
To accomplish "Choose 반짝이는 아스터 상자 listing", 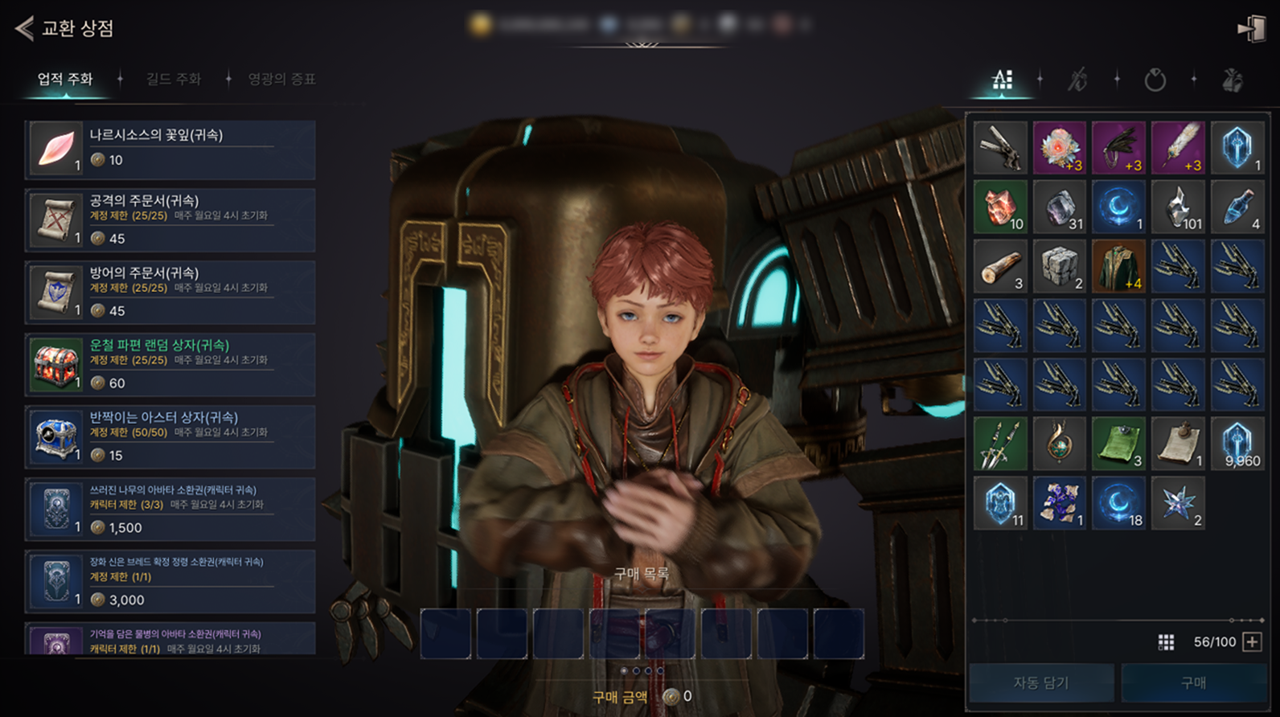I will tap(170, 434).
